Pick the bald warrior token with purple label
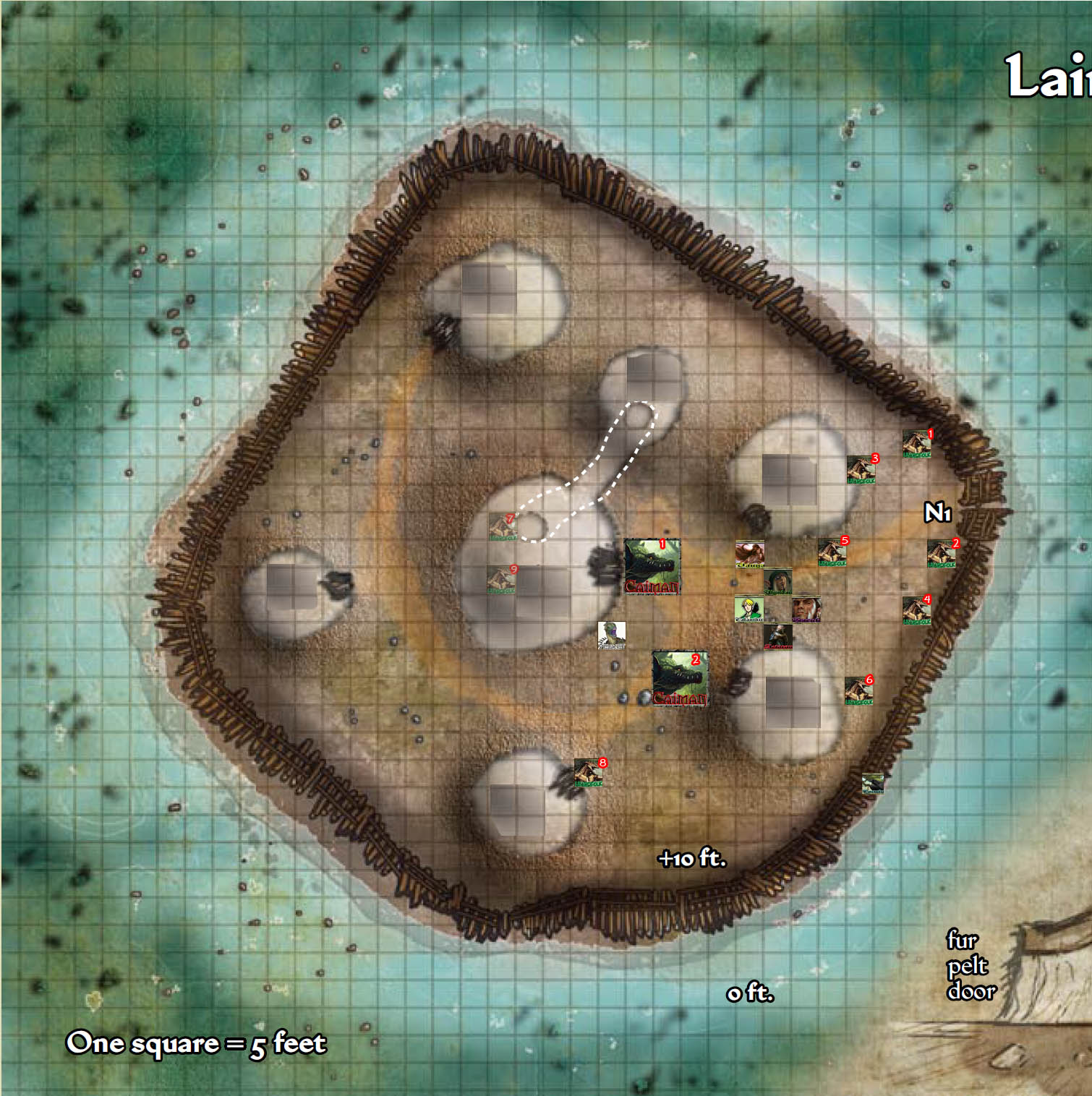 click(x=806, y=609)
